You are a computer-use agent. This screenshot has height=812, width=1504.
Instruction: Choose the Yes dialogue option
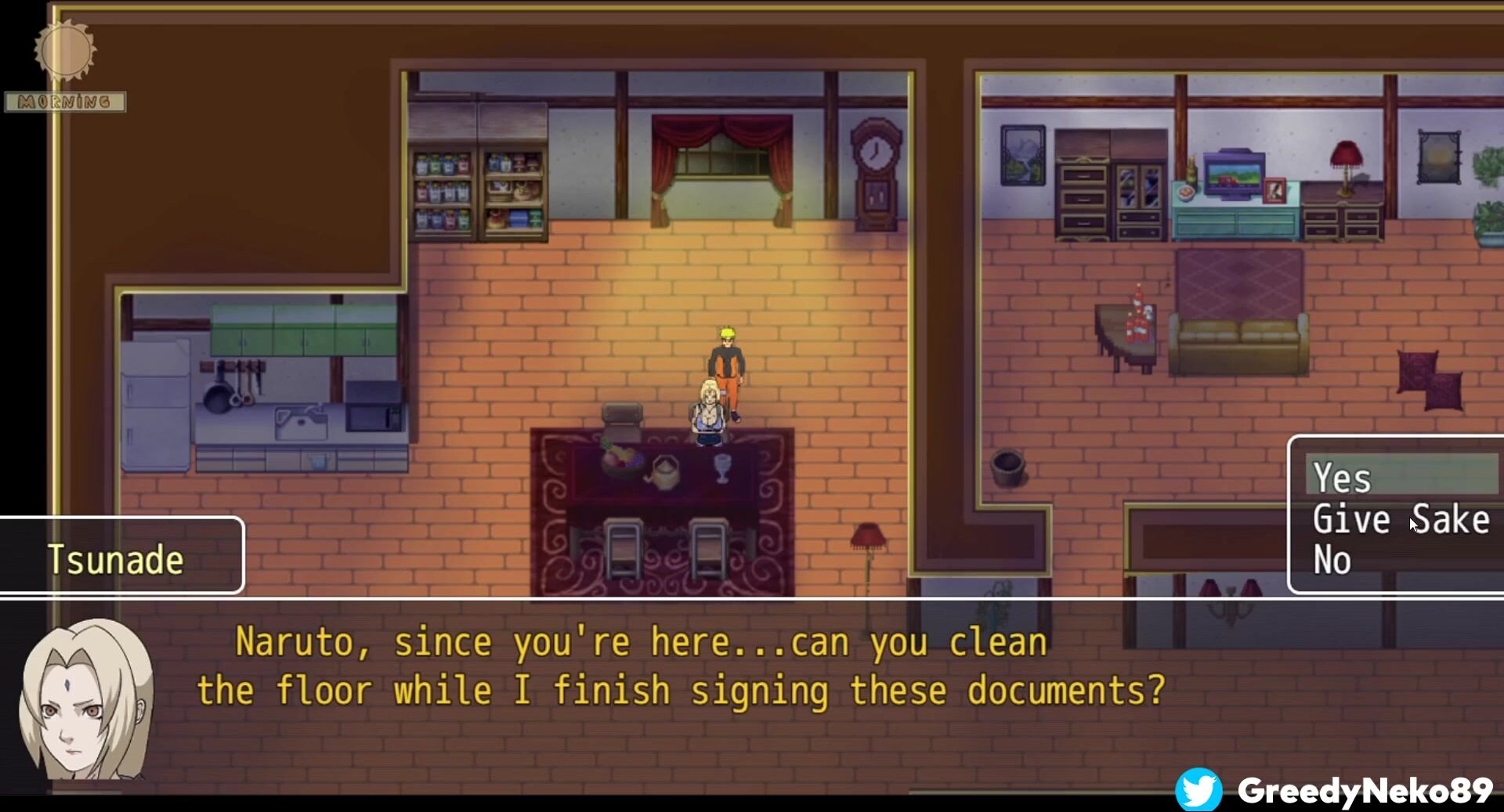coord(1343,478)
